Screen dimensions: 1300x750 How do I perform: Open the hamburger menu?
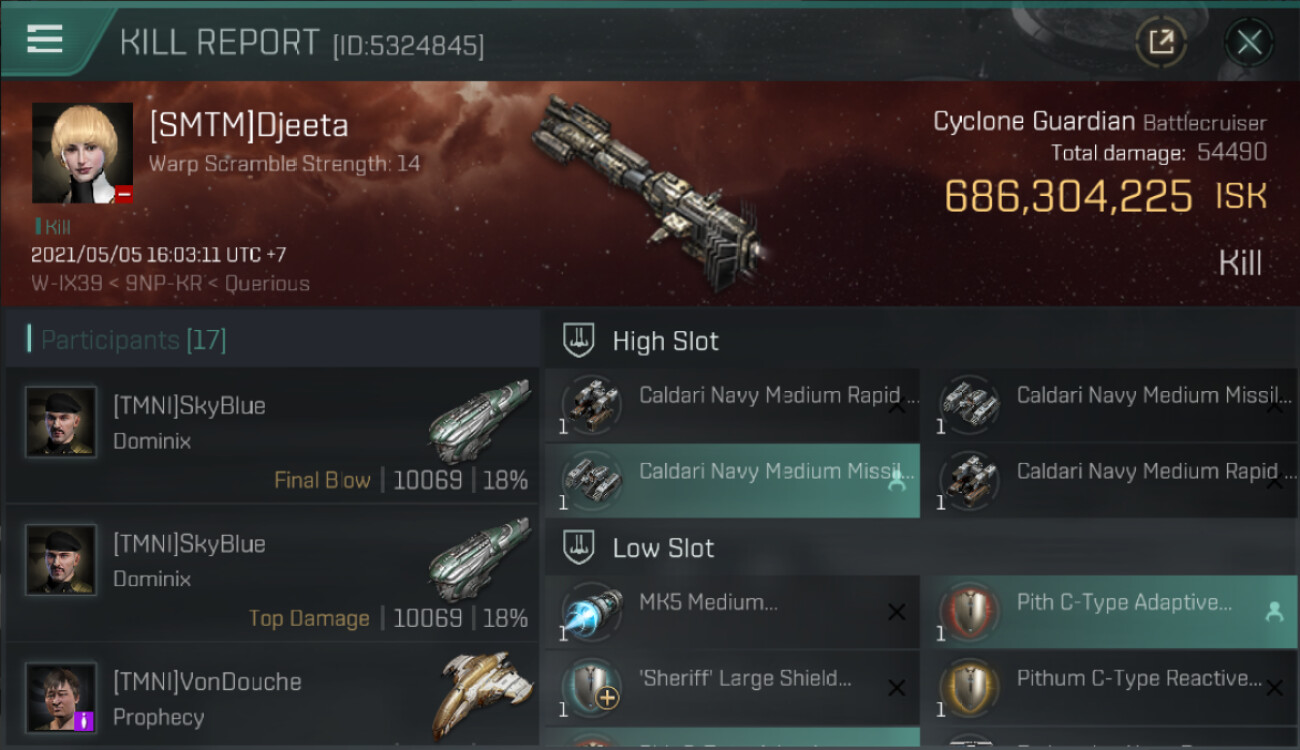[x=45, y=40]
